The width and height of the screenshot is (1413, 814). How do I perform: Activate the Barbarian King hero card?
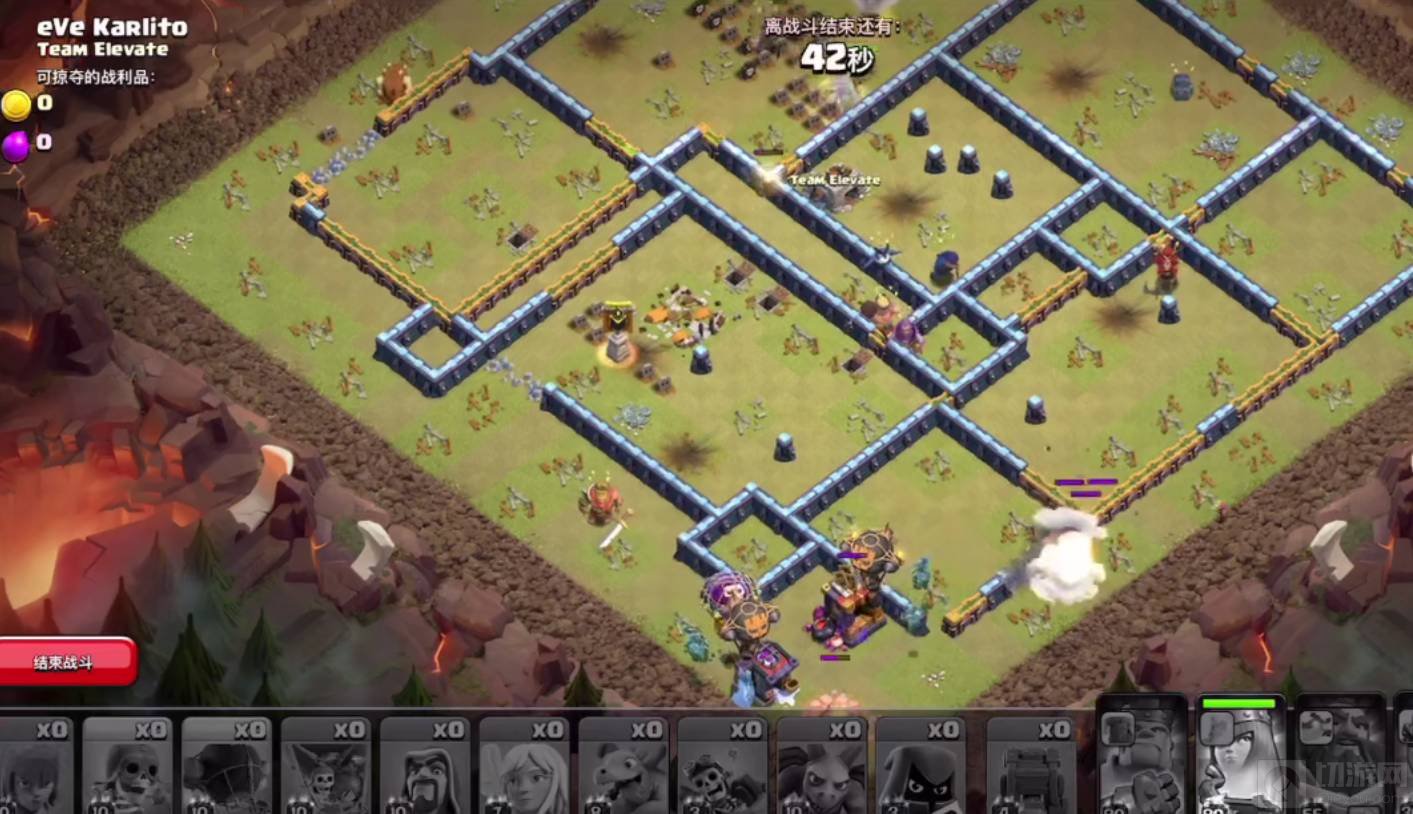point(1142,758)
